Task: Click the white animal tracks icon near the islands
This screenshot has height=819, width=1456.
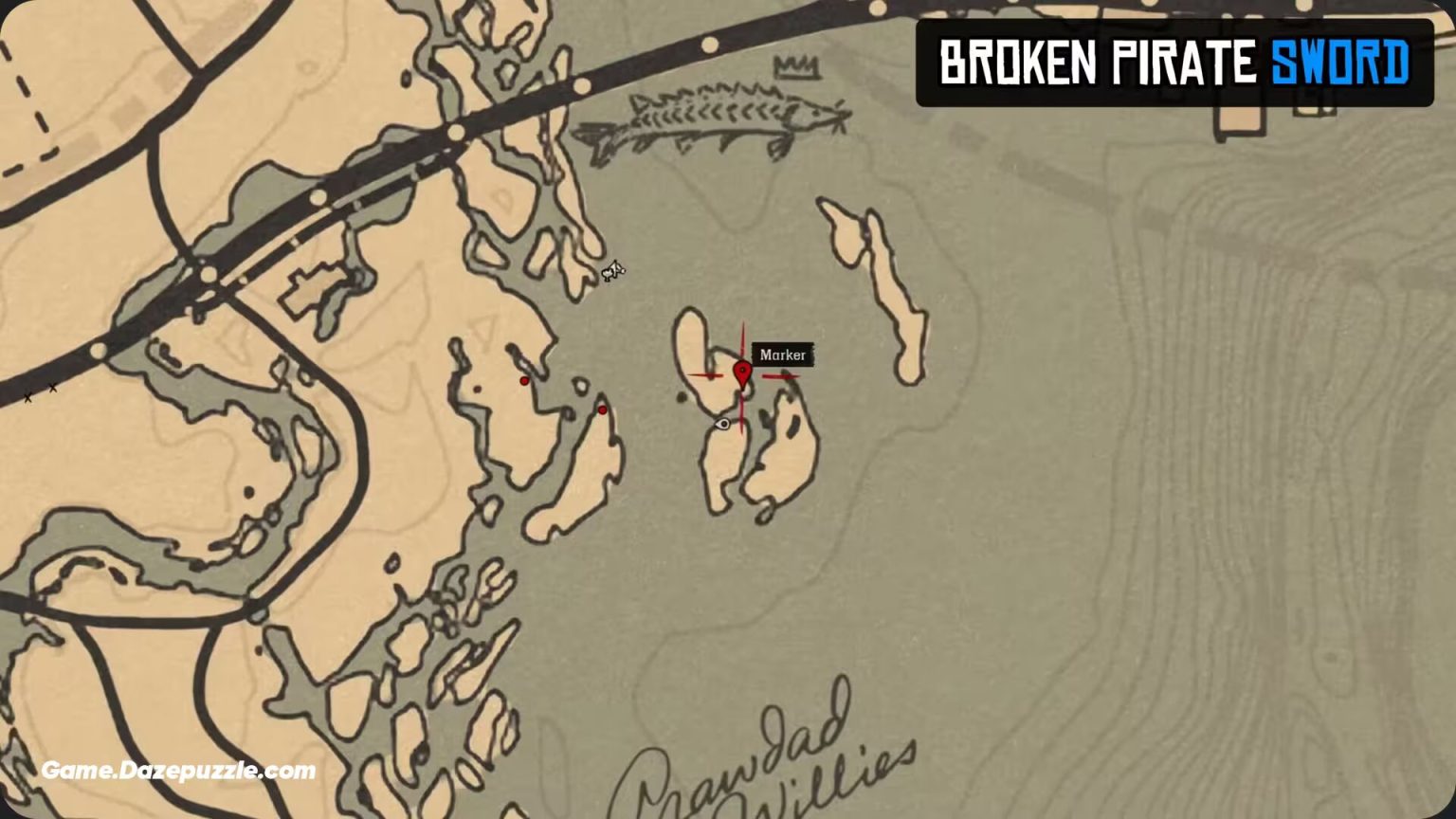Action: [612, 270]
